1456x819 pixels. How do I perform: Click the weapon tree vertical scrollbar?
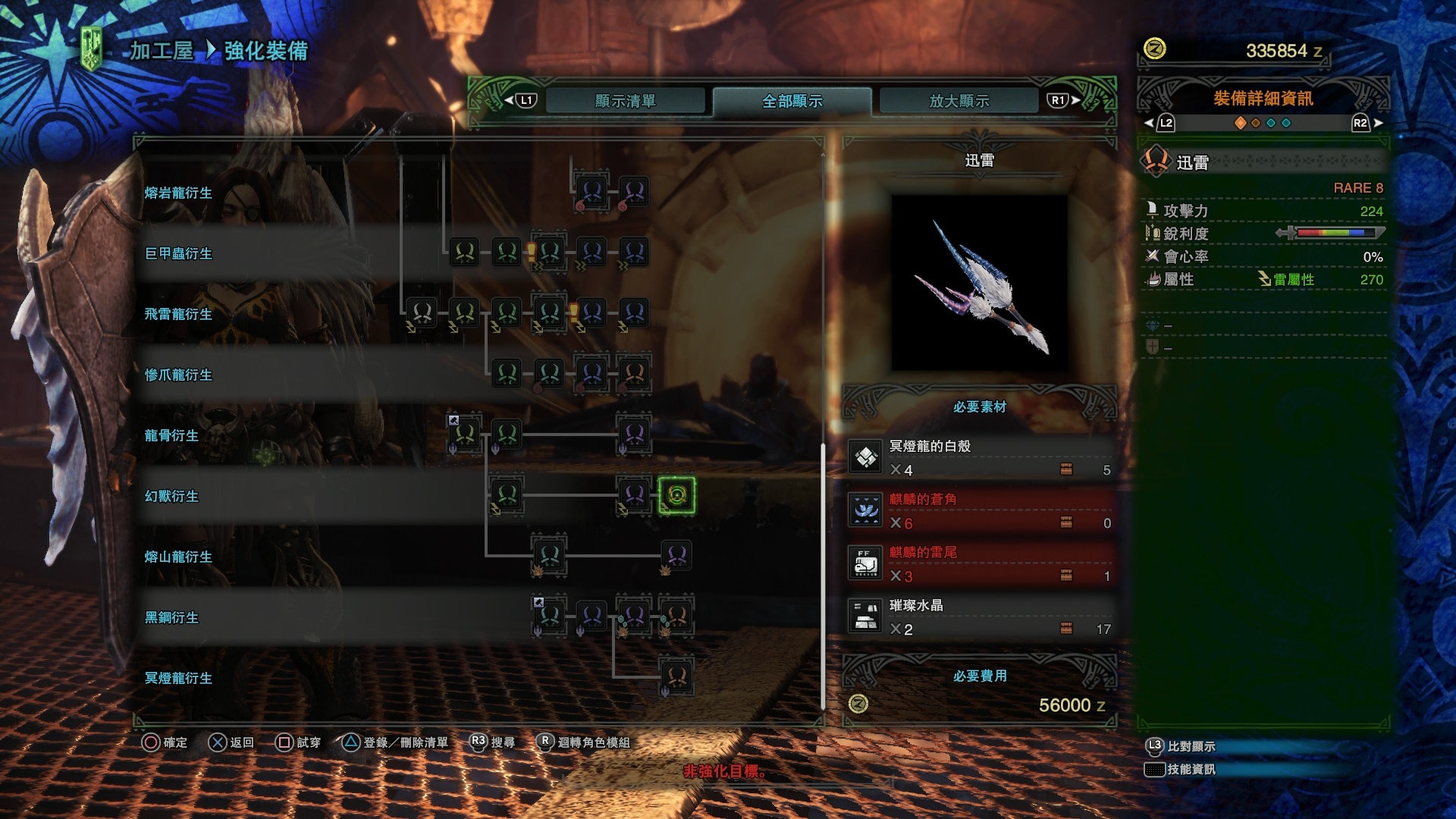(x=823, y=576)
